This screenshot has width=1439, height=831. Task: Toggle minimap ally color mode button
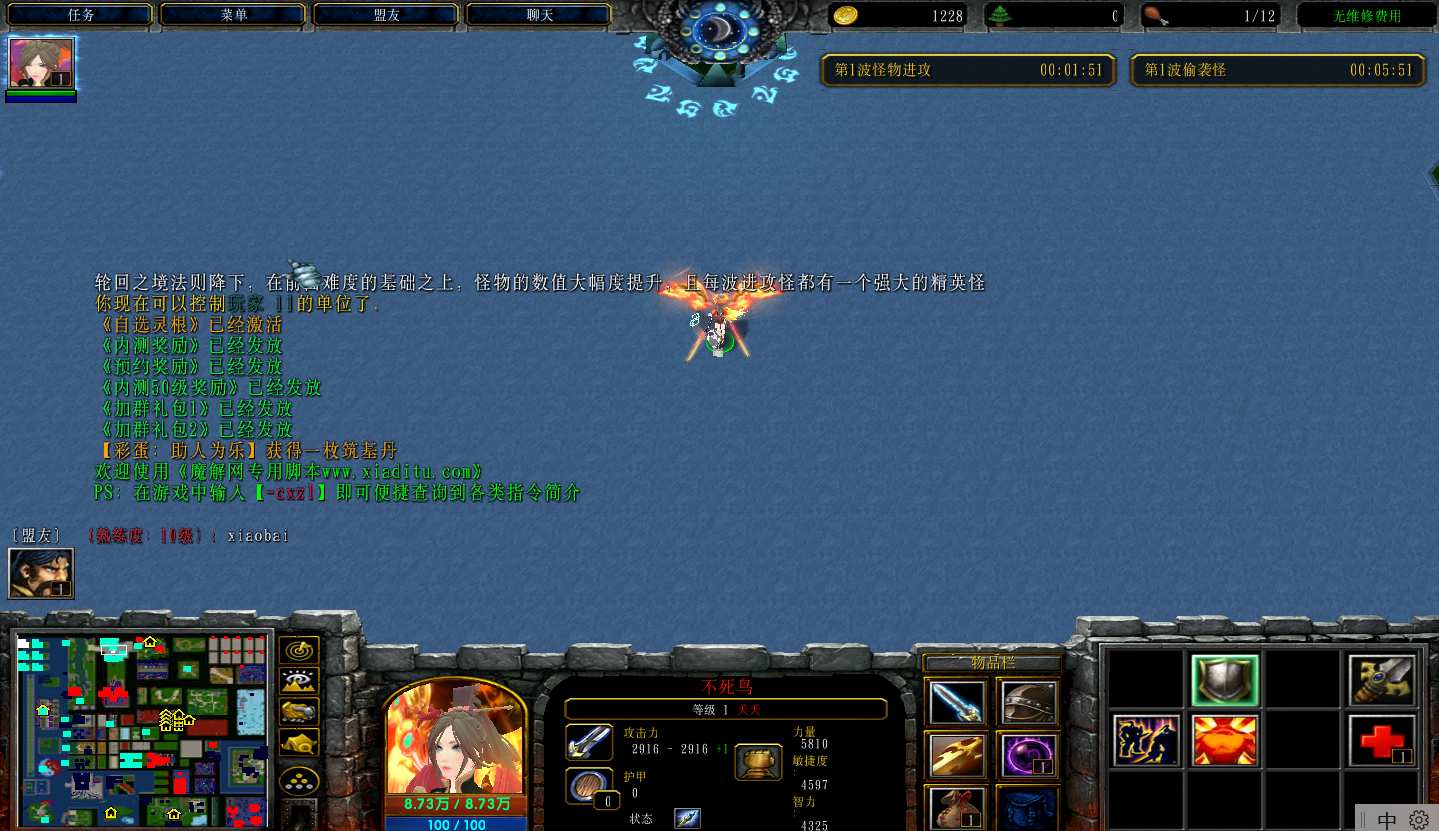(299, 712)
